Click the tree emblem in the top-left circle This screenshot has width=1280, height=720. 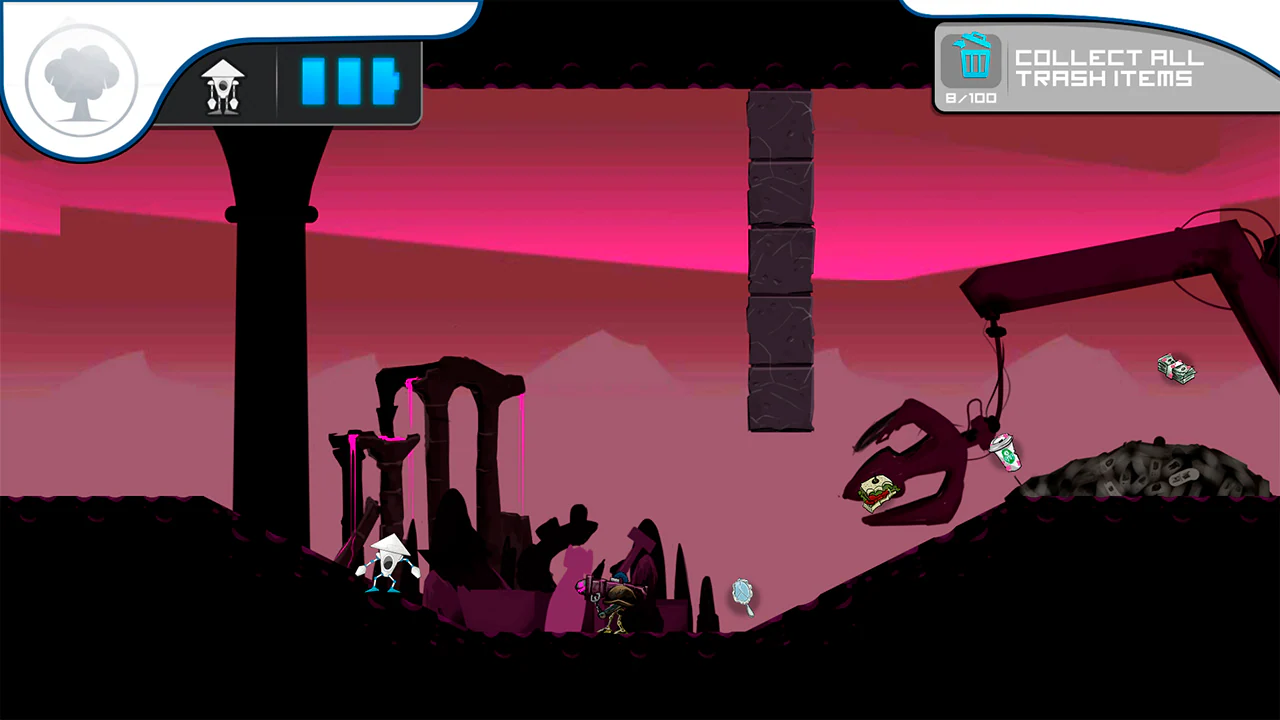tap(80, 78)
